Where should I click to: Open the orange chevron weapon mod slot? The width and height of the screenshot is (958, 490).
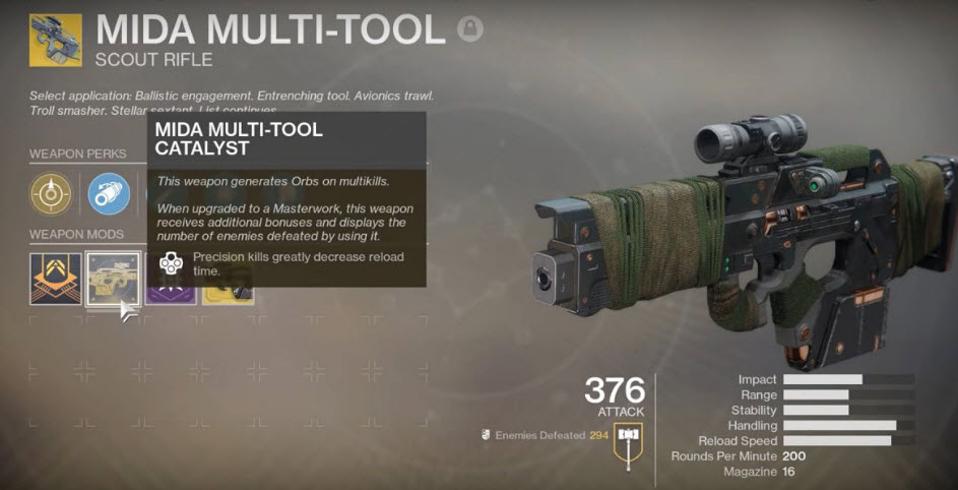pos(55,277)
